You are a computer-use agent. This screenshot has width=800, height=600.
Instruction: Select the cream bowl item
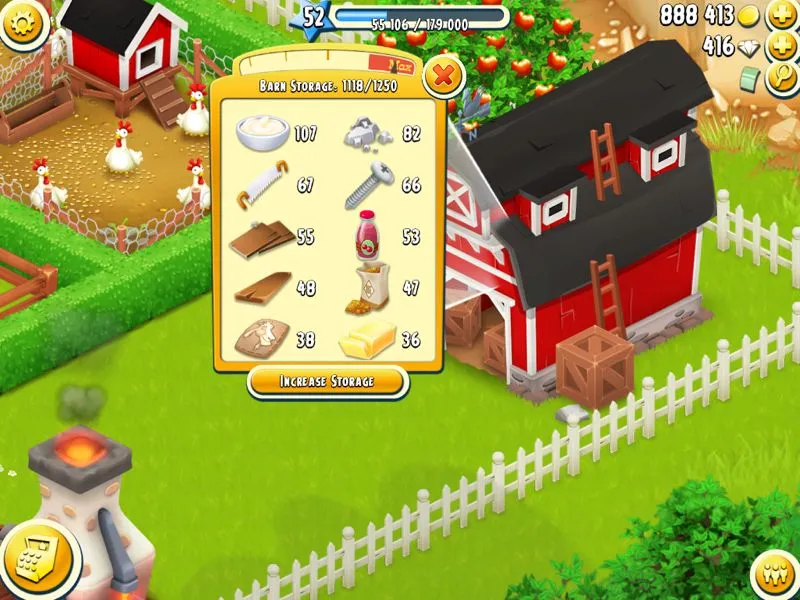coord(262,132)
